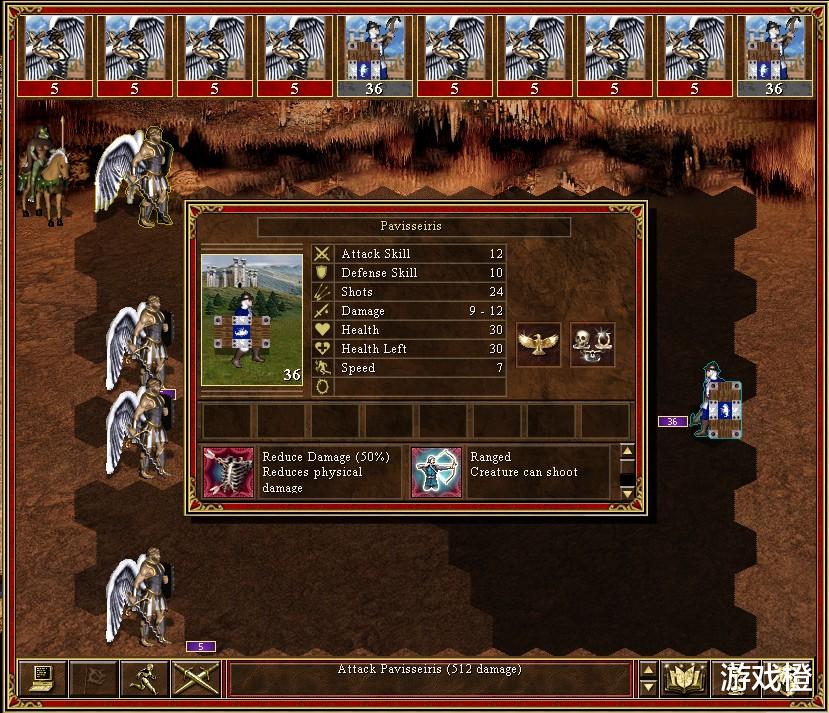
Task: Retreat from battle with the running man button
Action: click(x=144, y=679)
